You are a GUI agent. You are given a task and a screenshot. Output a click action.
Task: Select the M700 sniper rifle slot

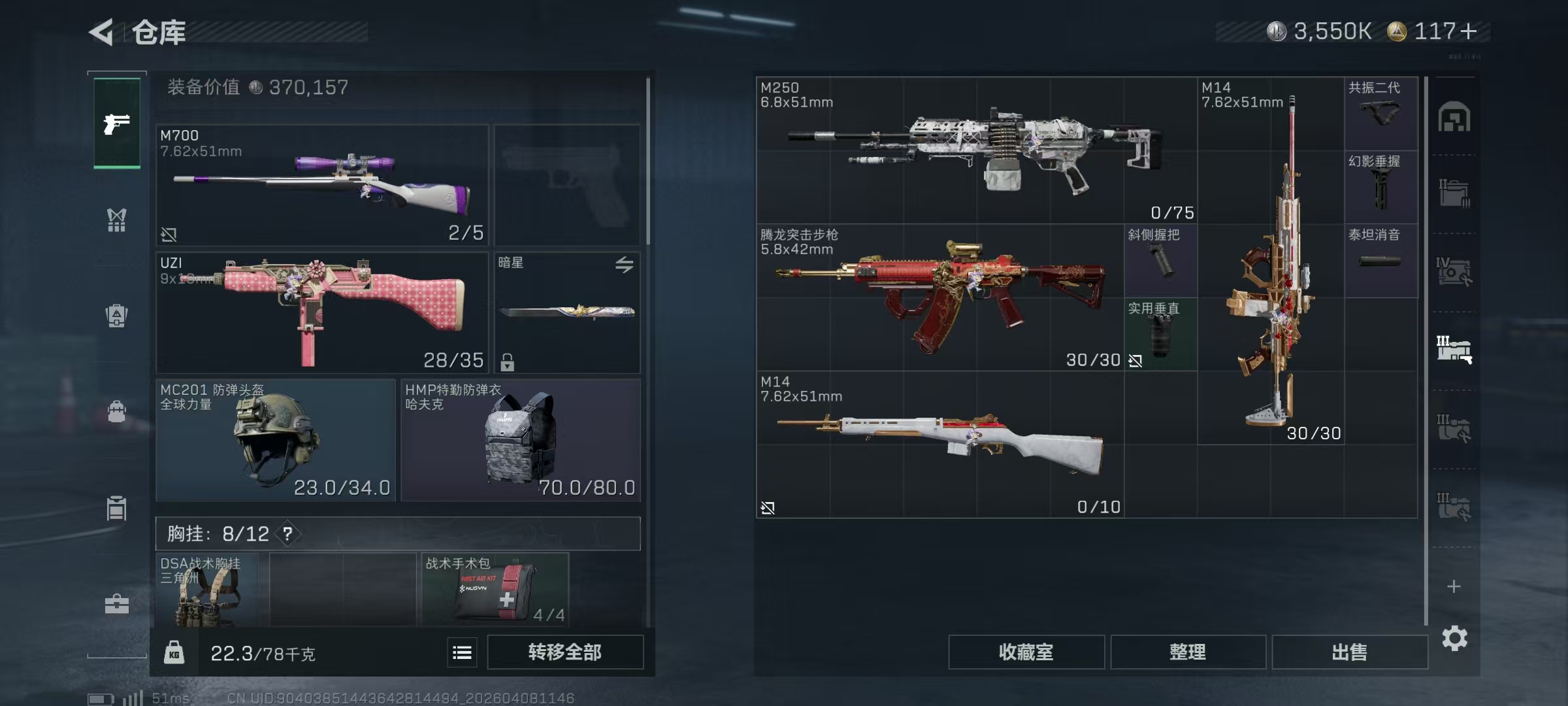[x=321, y=185]
